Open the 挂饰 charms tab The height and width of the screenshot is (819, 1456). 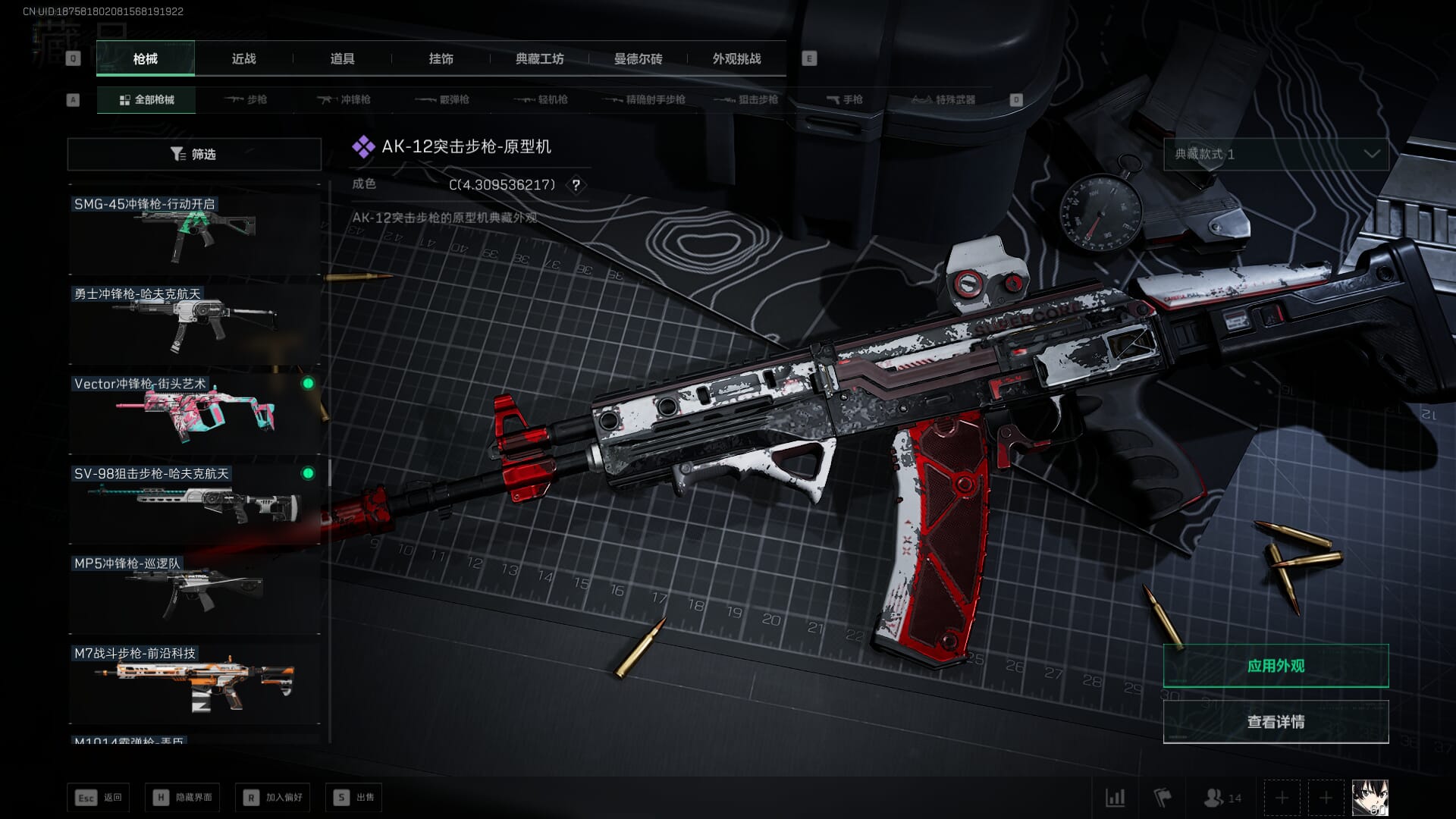point(441,58)
